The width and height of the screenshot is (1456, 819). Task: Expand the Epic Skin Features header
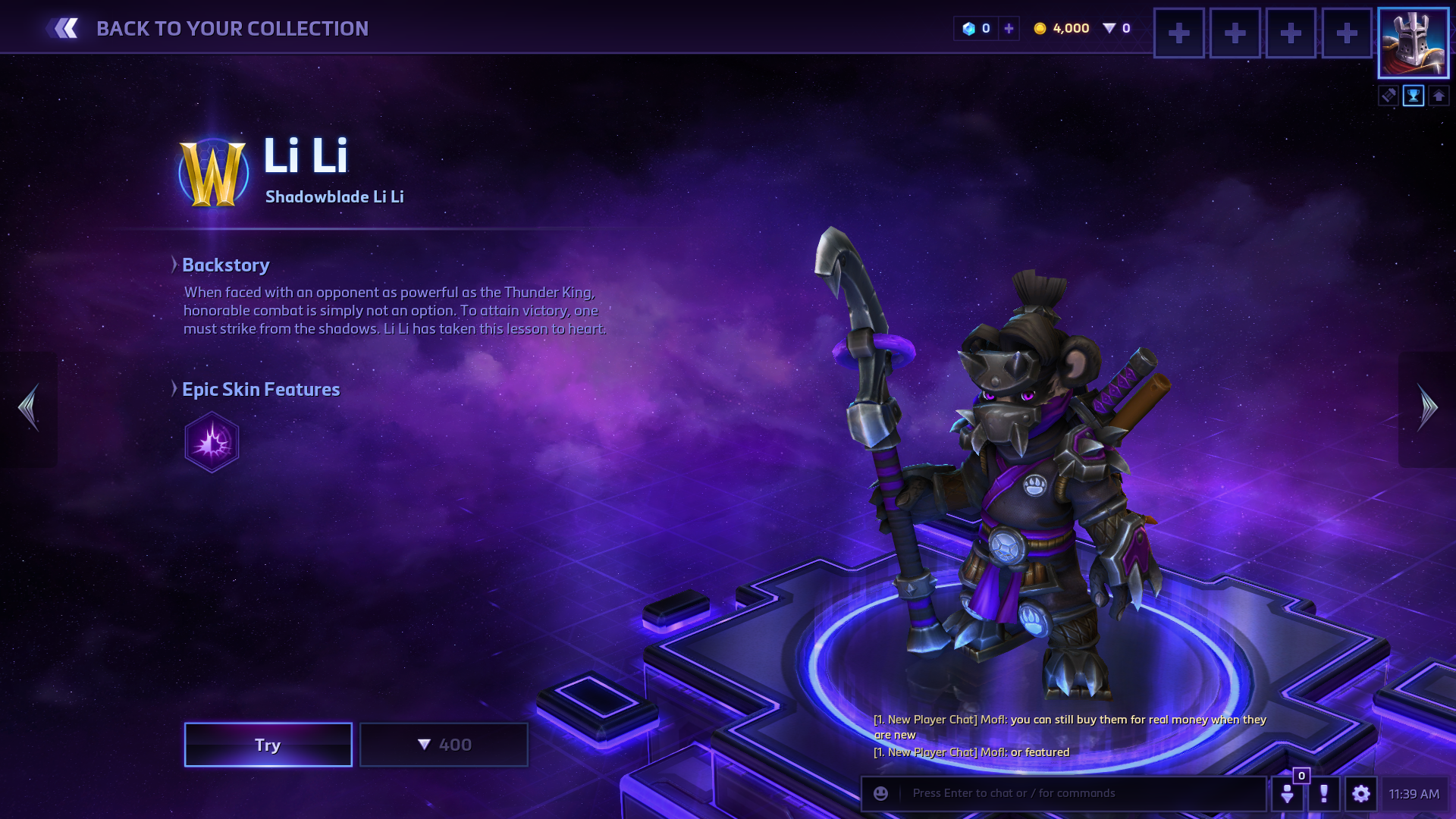tap(260, 389)
